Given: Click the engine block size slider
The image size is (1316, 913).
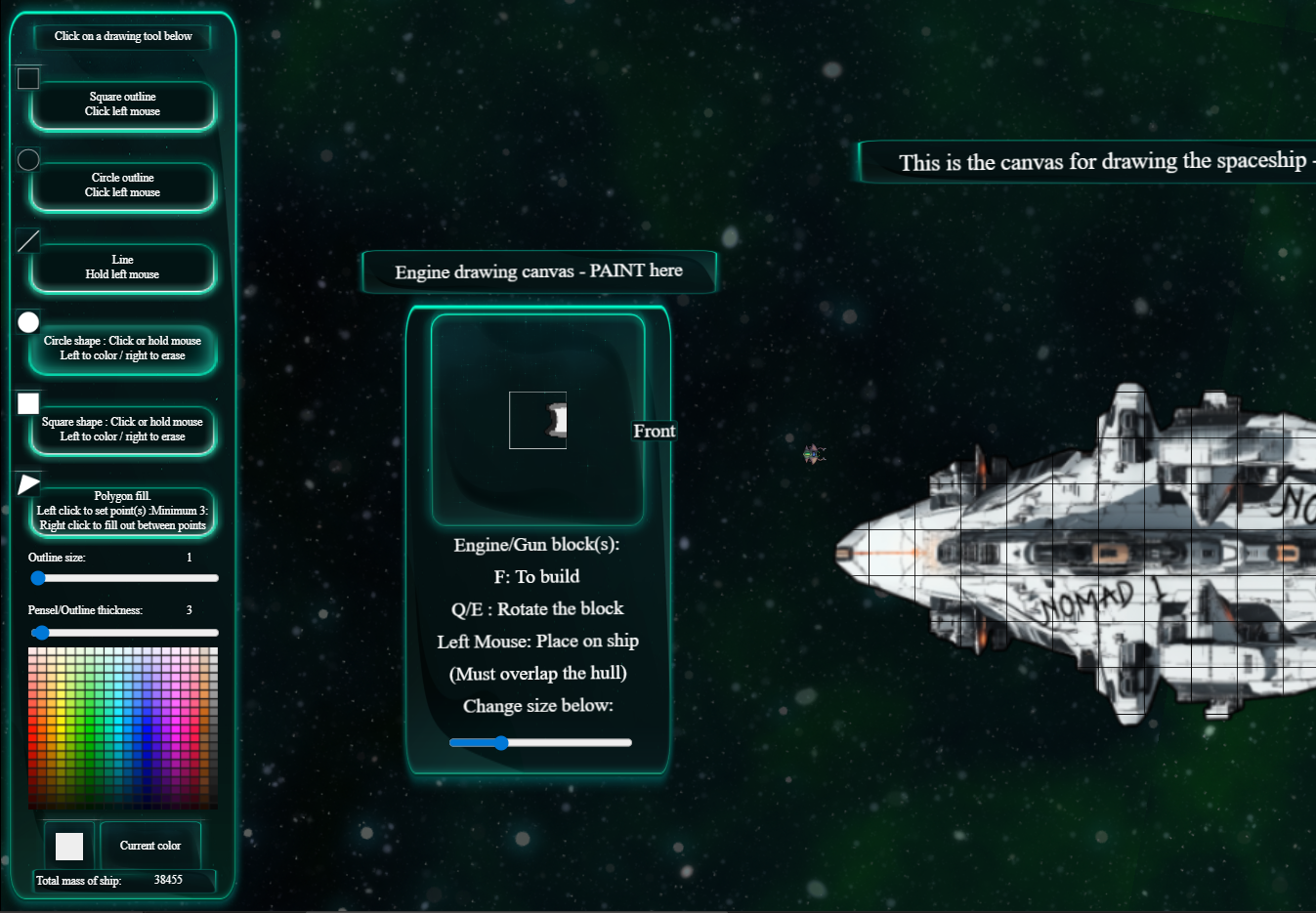Looking at the screenshot, I should click(501, 742).
